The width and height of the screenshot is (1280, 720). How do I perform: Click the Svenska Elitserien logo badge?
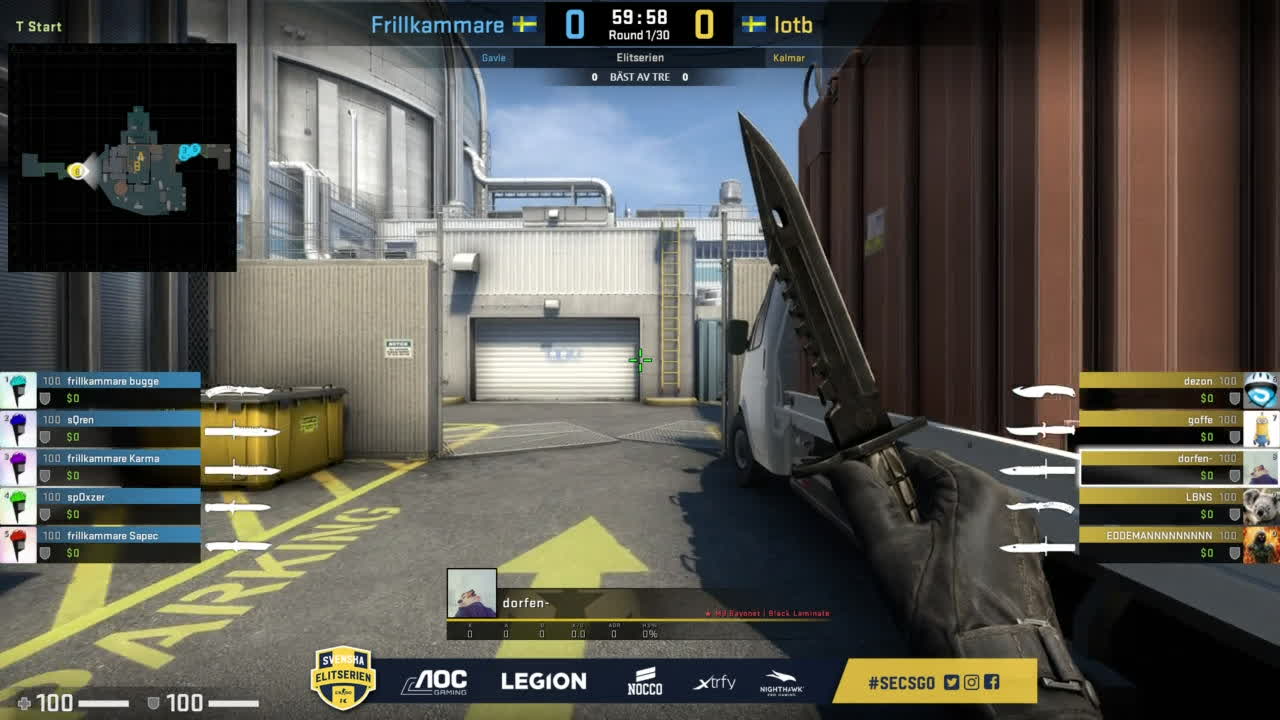(x=343, y=678)
